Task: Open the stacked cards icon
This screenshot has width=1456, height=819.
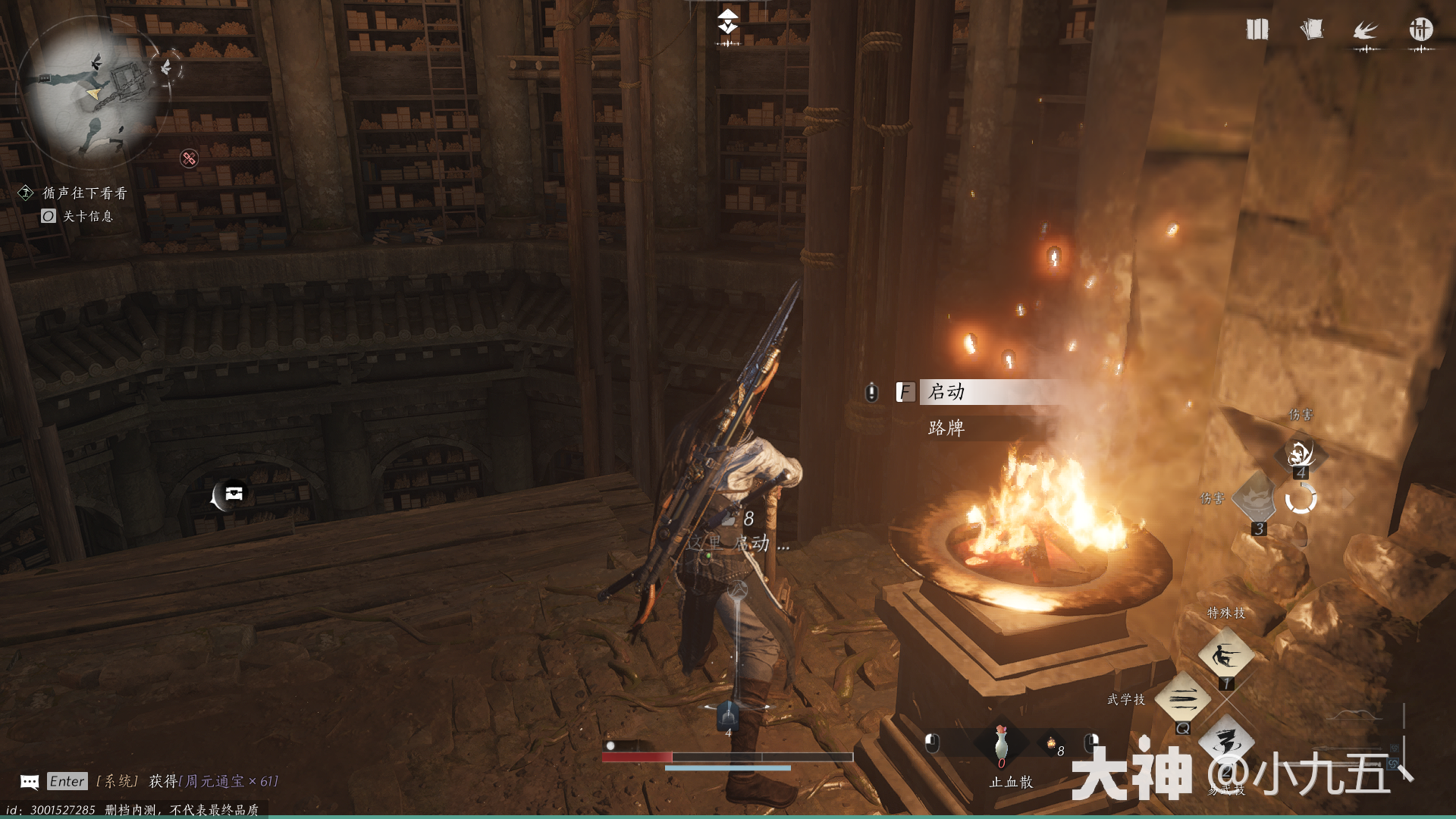Action: click(1311, 30)
